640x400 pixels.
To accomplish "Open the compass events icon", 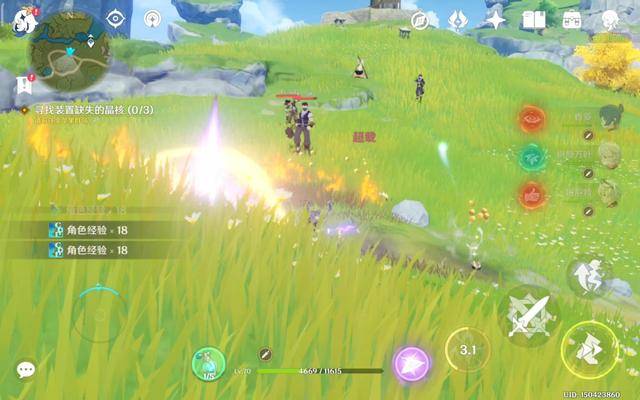I will click(x=421, y=20).
